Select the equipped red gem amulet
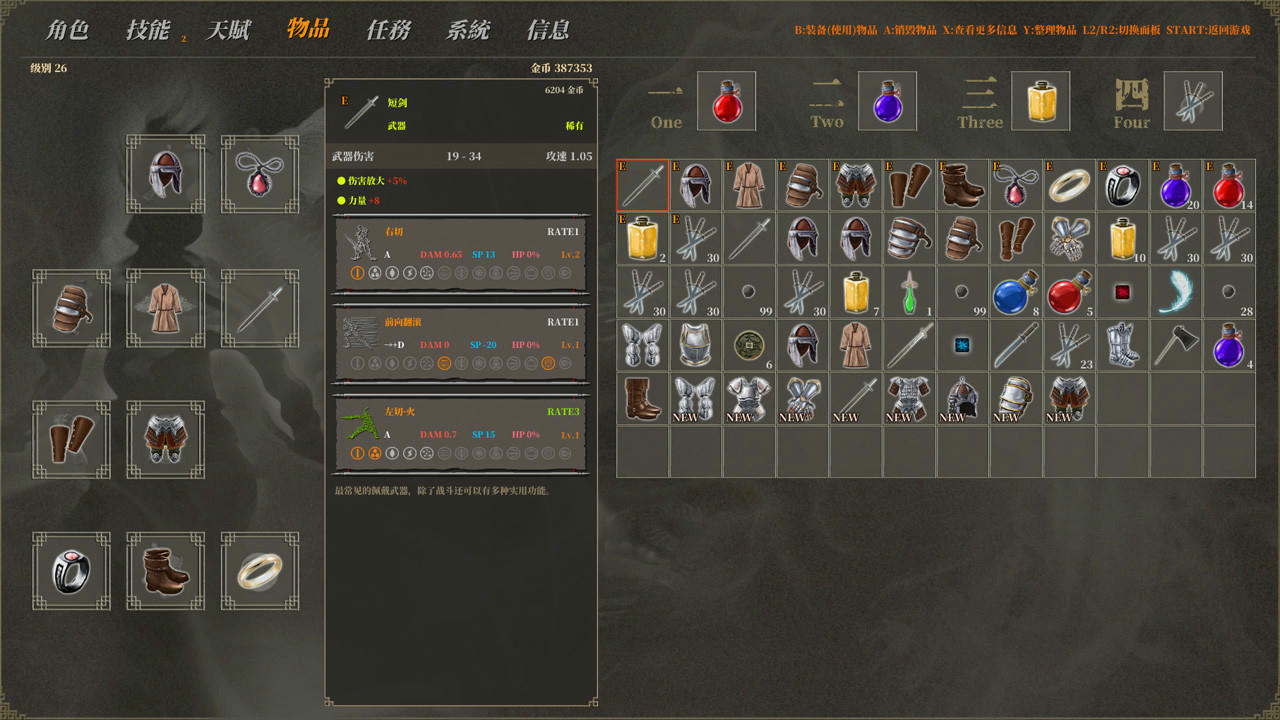 tap(260, 174)
